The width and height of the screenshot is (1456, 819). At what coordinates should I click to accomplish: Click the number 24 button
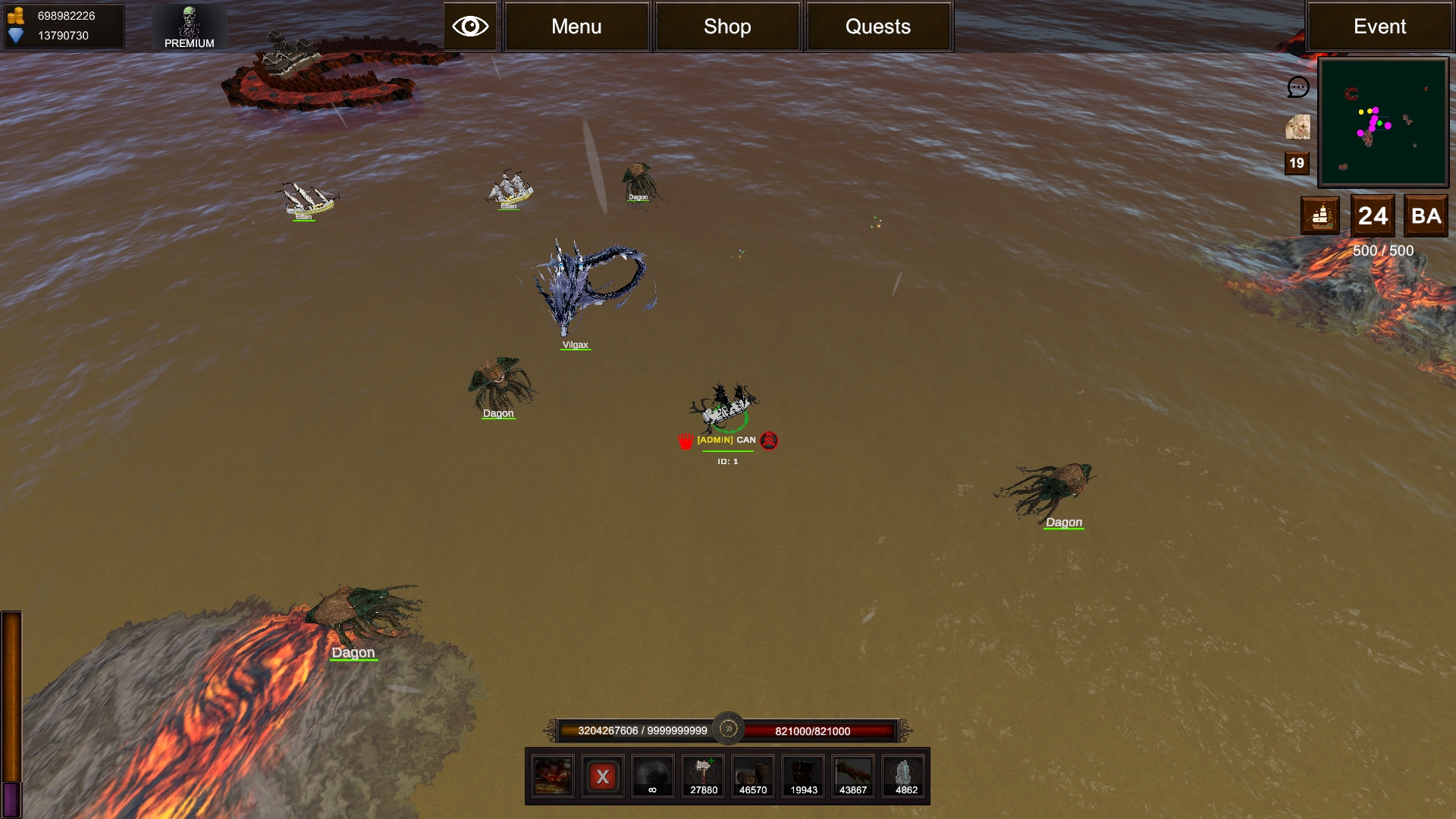(x=1373, y=216)
